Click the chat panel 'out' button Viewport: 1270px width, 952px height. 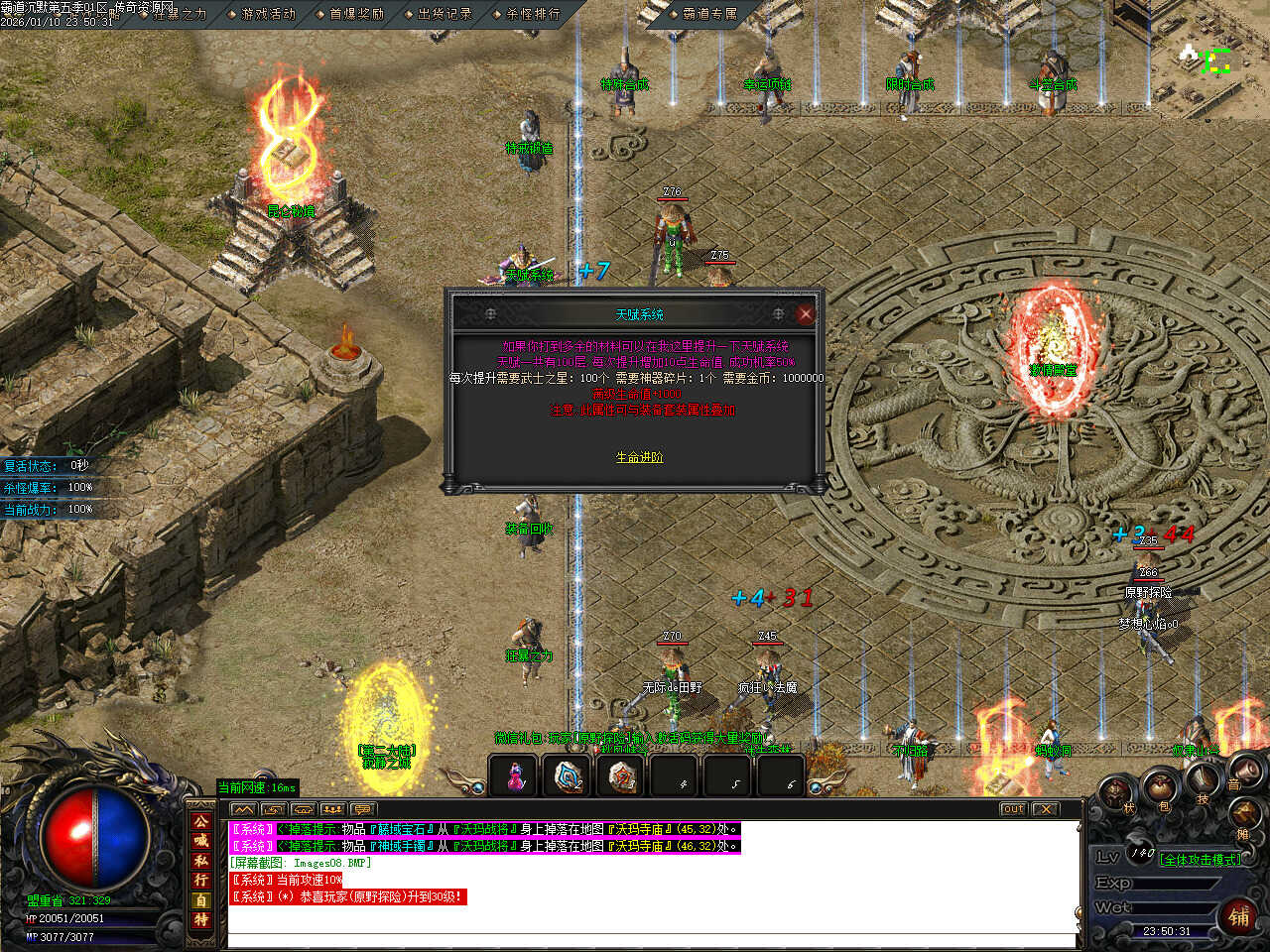pyautogui.click(x=1012, y=809)
